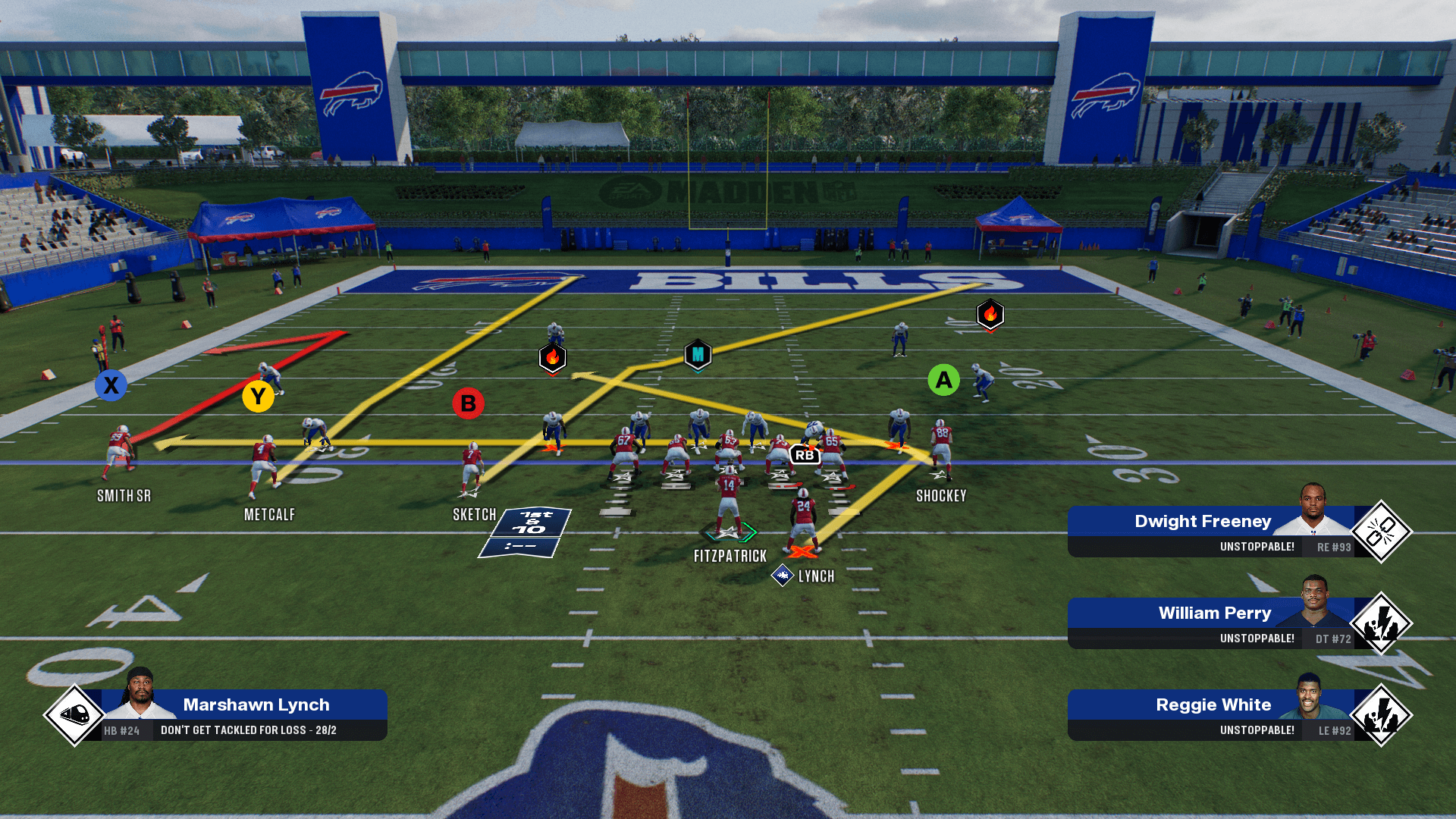Click Lynch's freight train ability icon
This screenshot has width=1456, height=819.
(74, 714)
